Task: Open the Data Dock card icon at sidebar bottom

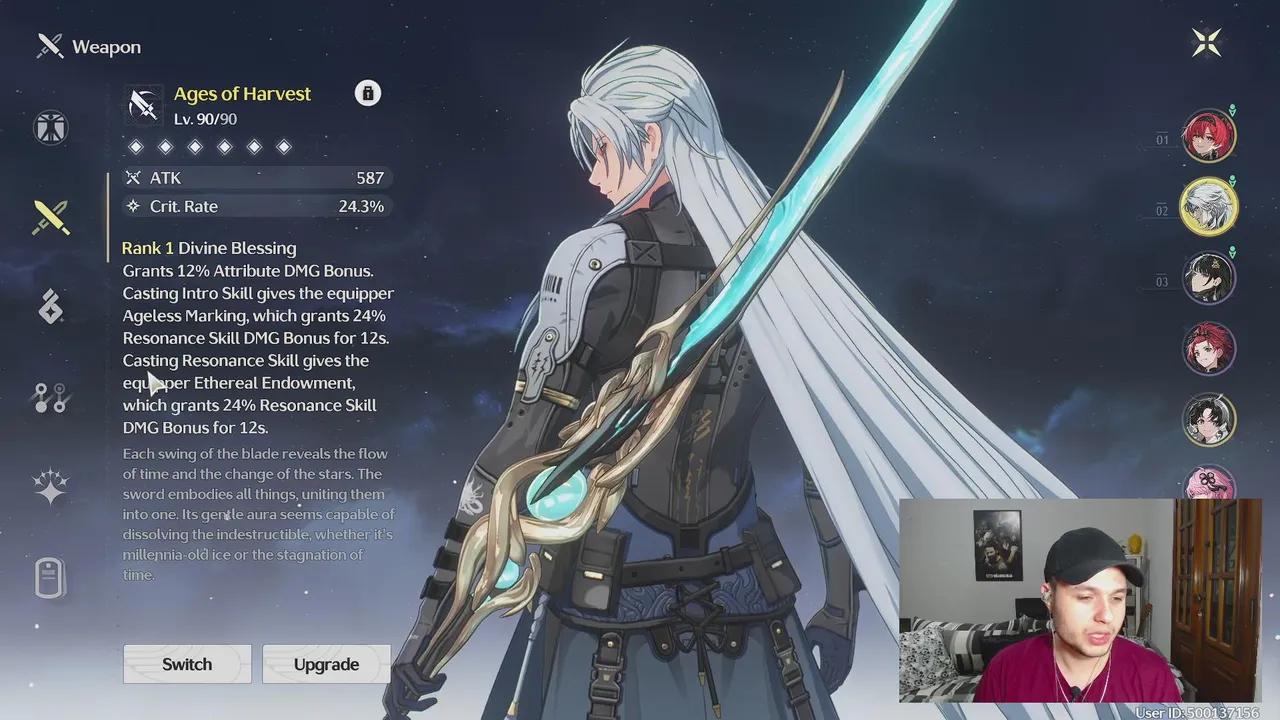Action: [50, 577]
